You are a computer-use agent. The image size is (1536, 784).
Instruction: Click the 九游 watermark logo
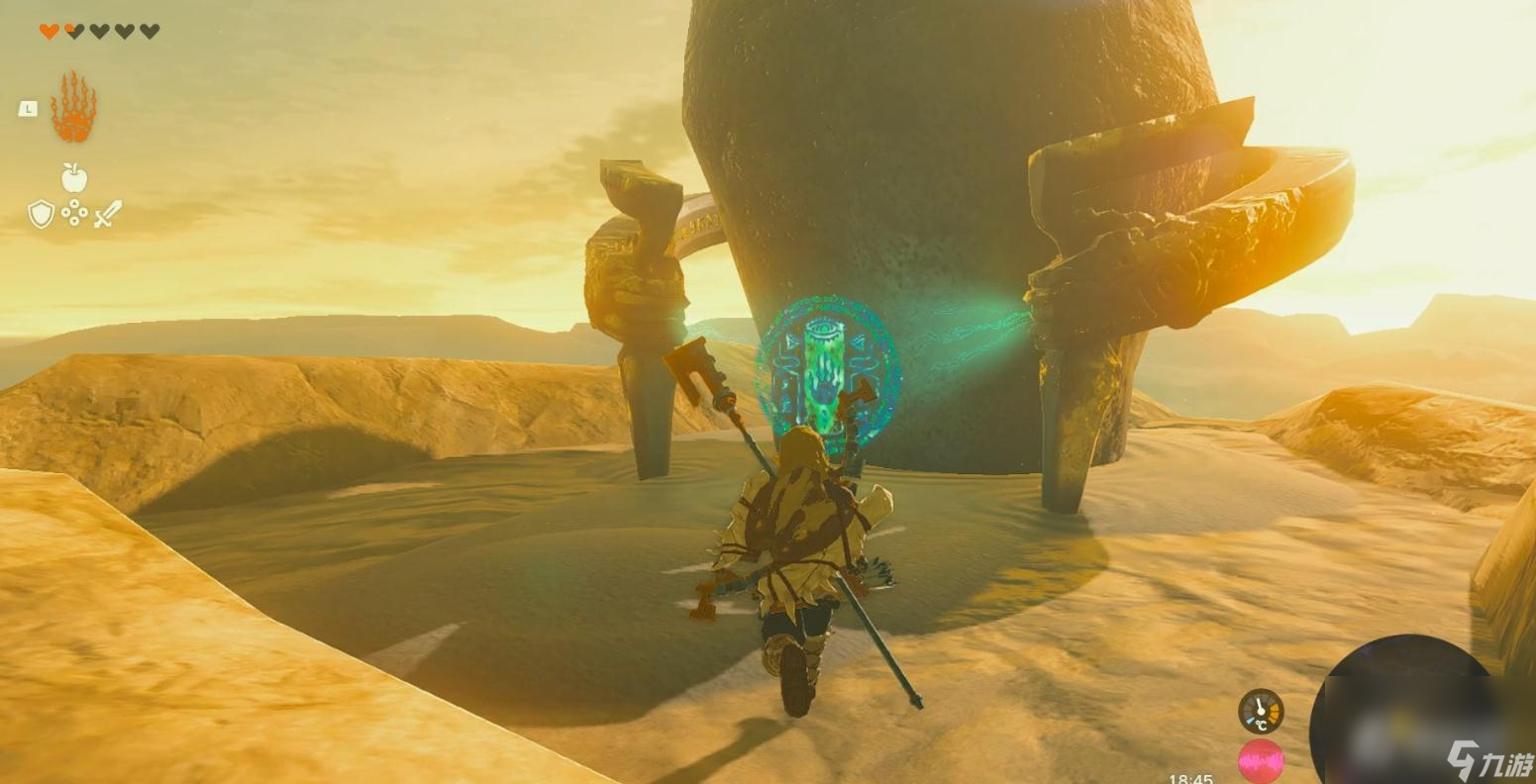pyautogui.click(x=1487, y=760)
